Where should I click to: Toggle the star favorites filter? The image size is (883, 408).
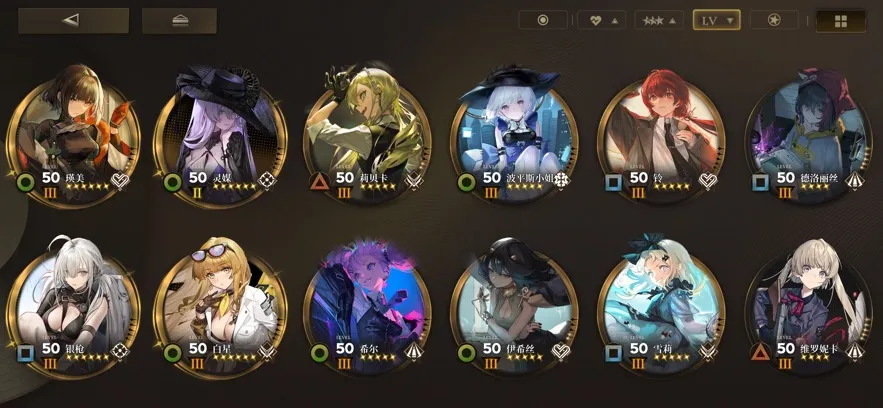(774, 20)
